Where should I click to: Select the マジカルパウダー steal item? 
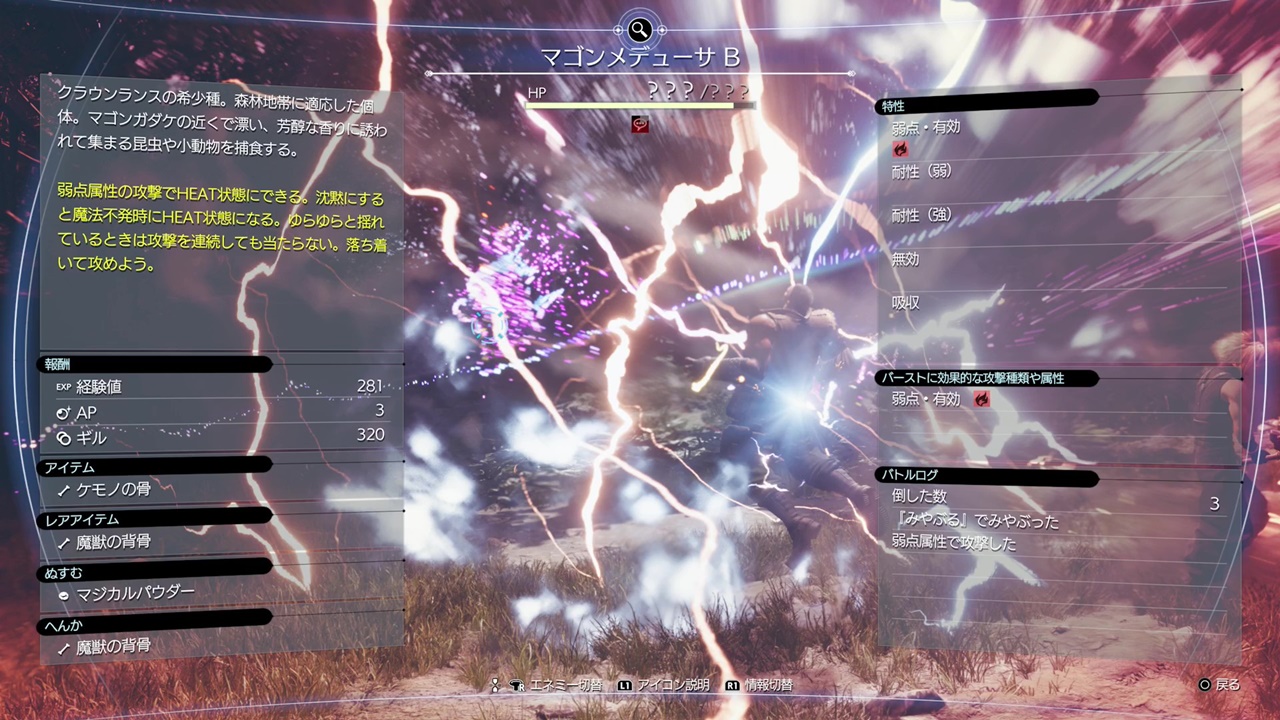[x=135, y=593]
